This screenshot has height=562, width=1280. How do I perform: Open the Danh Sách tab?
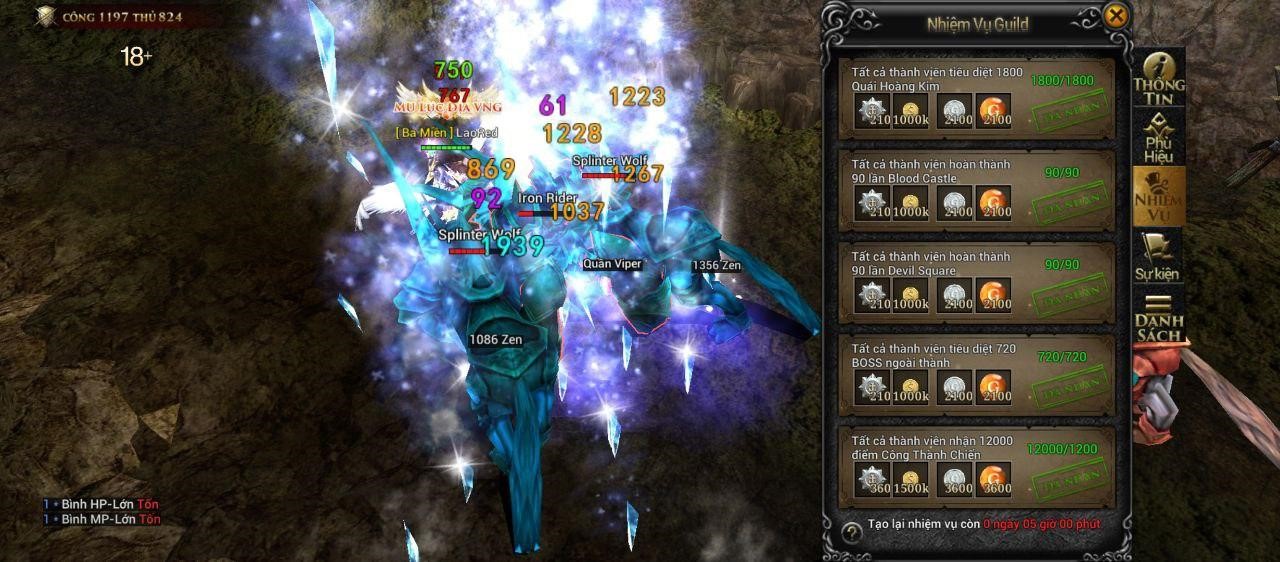coord(1158,317)
